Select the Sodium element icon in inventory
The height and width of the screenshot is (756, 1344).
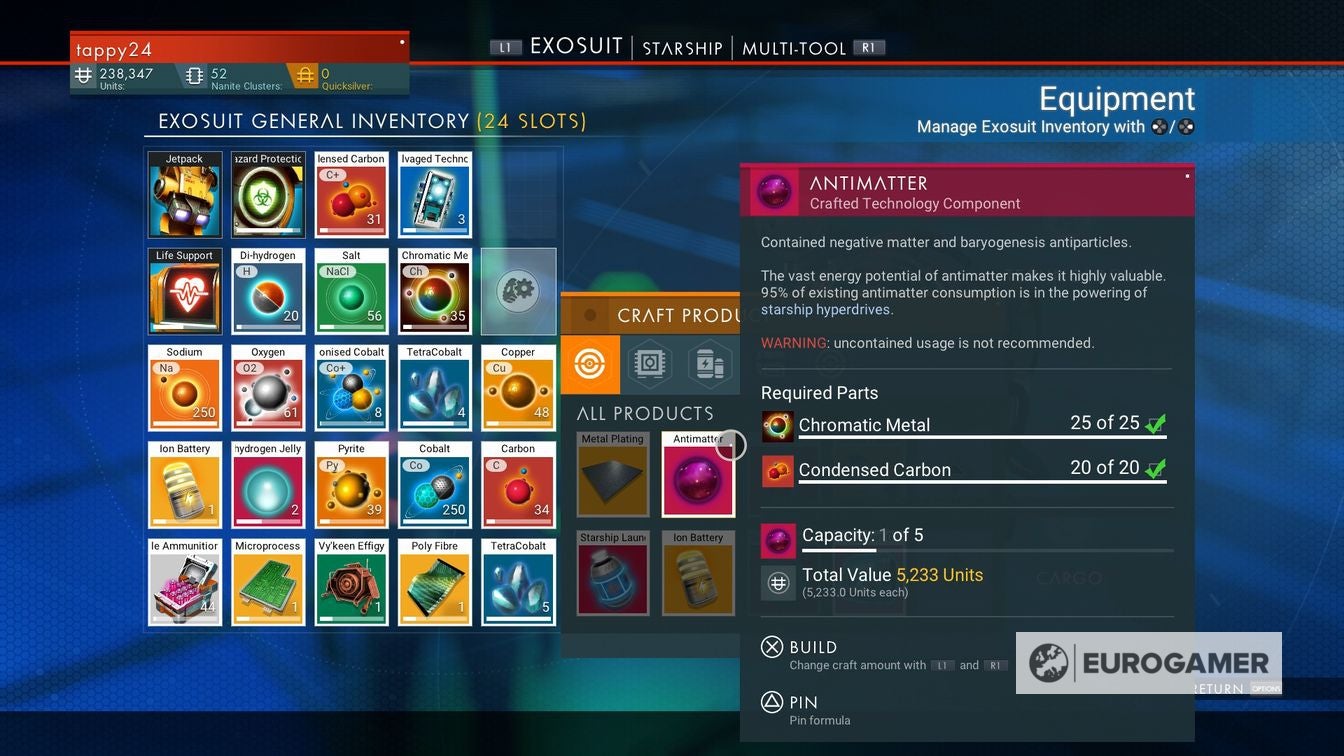pos(184,388)
